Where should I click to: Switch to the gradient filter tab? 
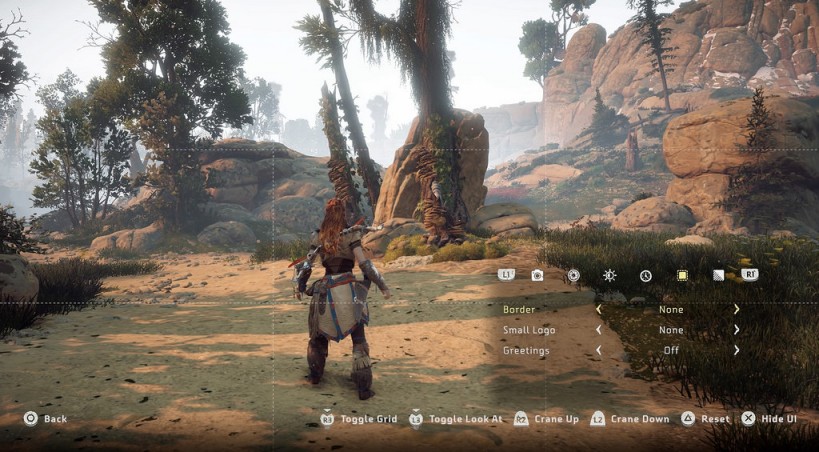(718, 275)
